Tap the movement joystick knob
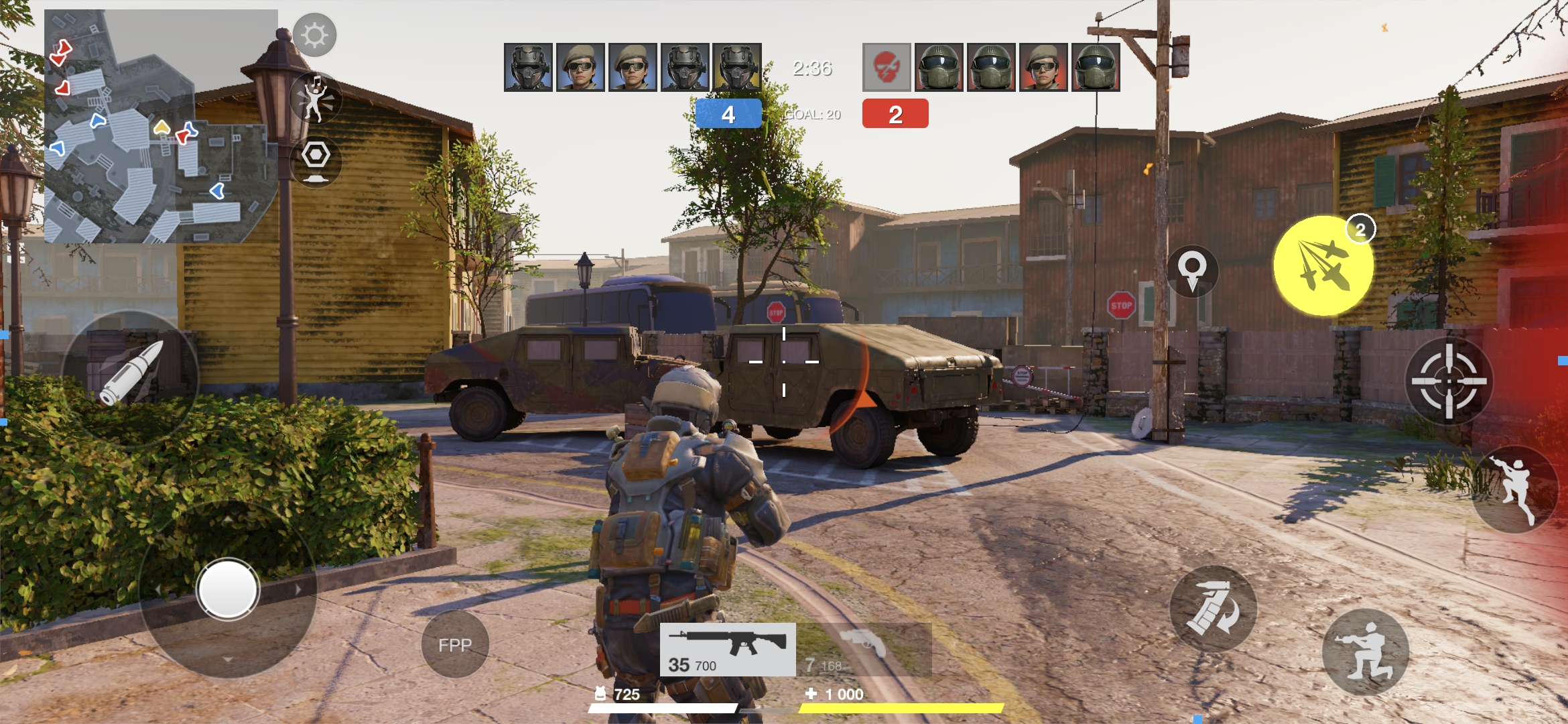The image size is (1568, 724). tap(228, 589)
